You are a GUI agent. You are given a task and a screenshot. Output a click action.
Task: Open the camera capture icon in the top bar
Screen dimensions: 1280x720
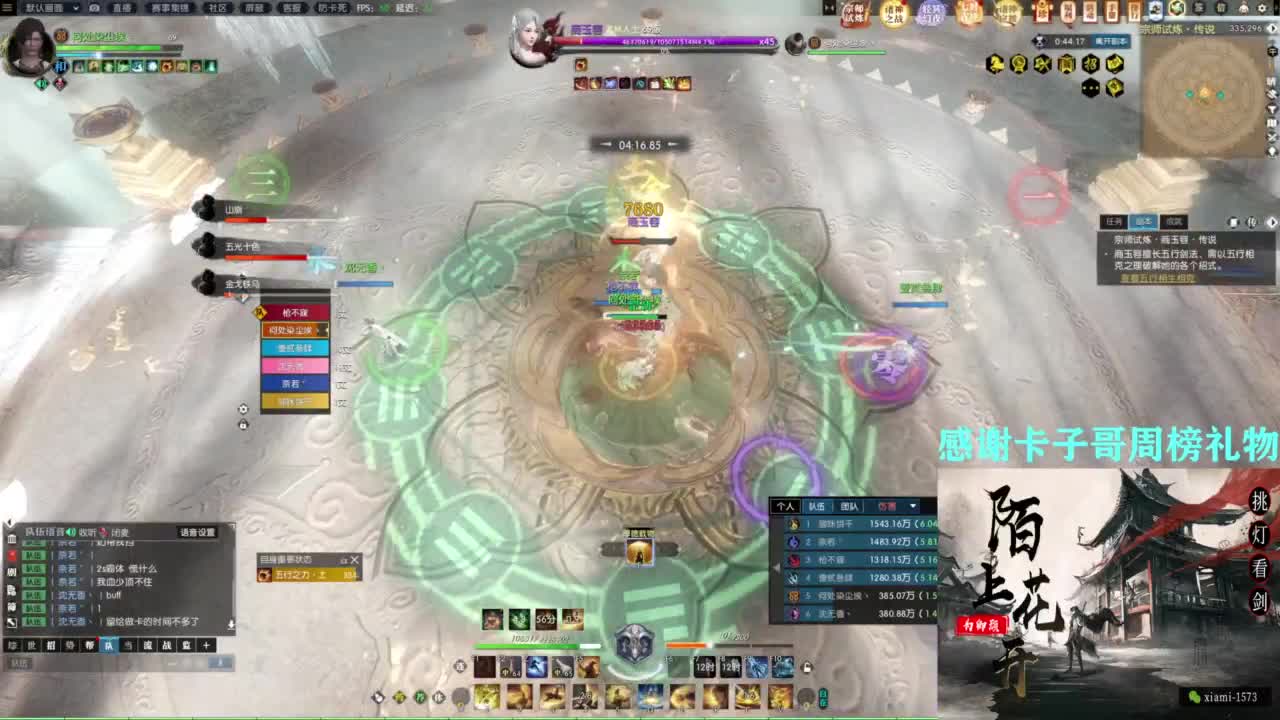[x=95, y=8]
